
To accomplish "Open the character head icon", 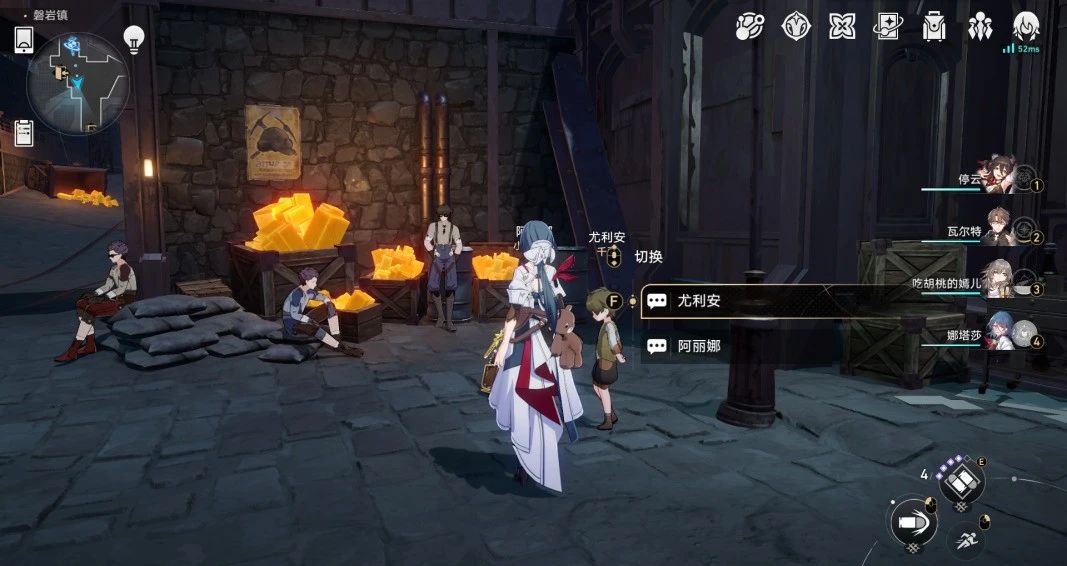I will pyautogui.click(x=1026, y=26).
